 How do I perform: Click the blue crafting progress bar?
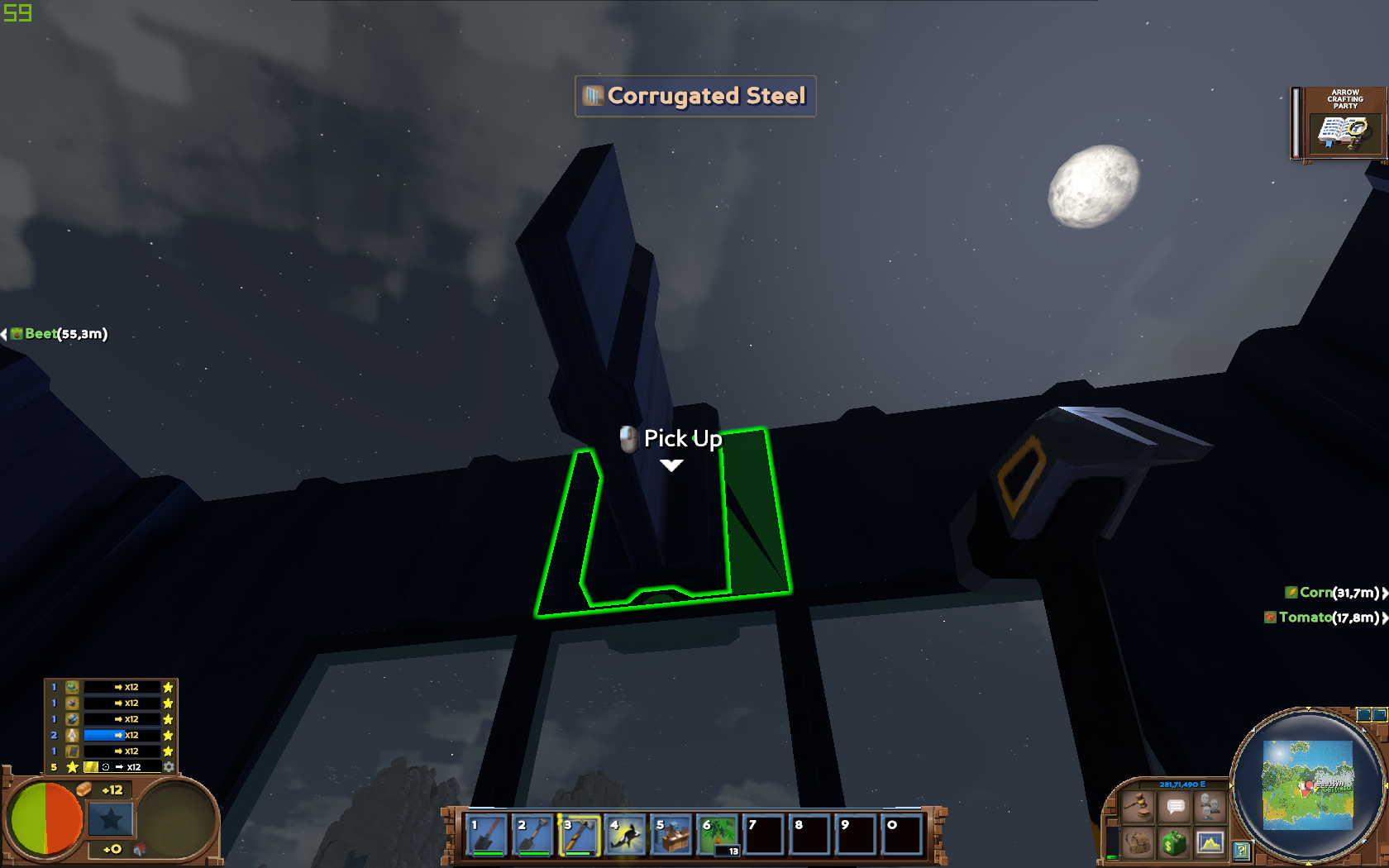(x=104, y=734)
